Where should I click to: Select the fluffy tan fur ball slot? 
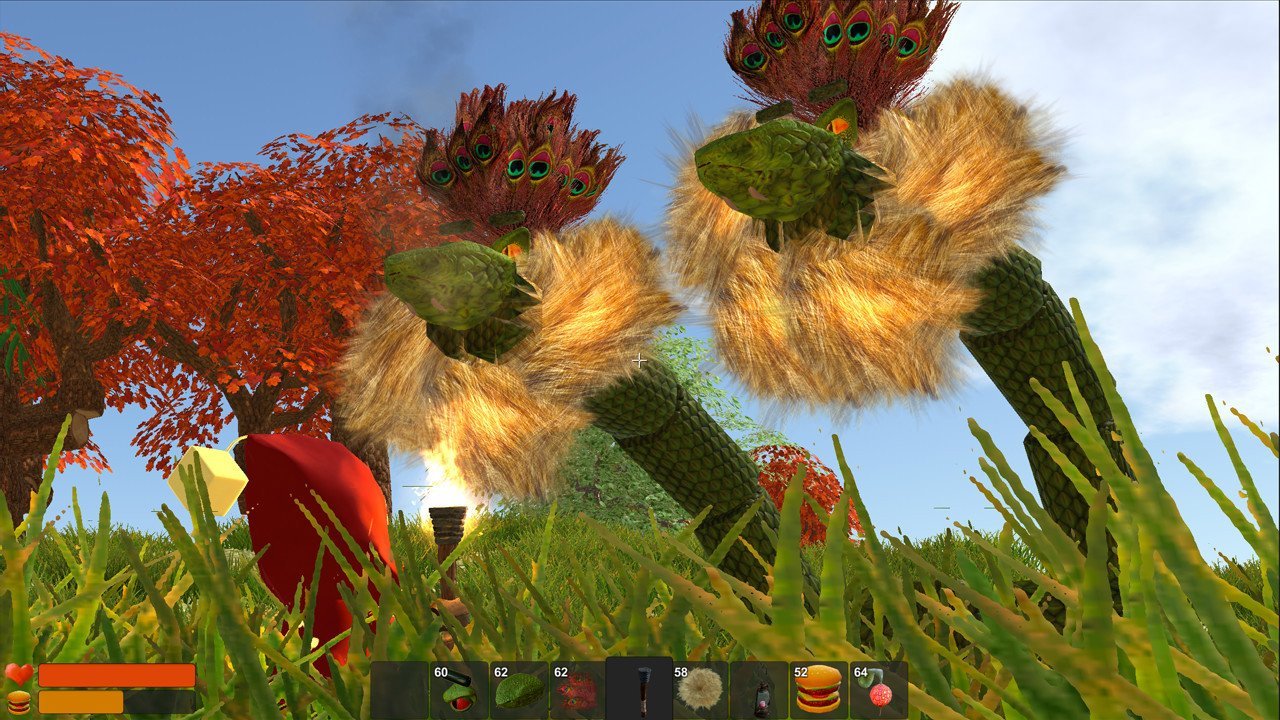699,690
